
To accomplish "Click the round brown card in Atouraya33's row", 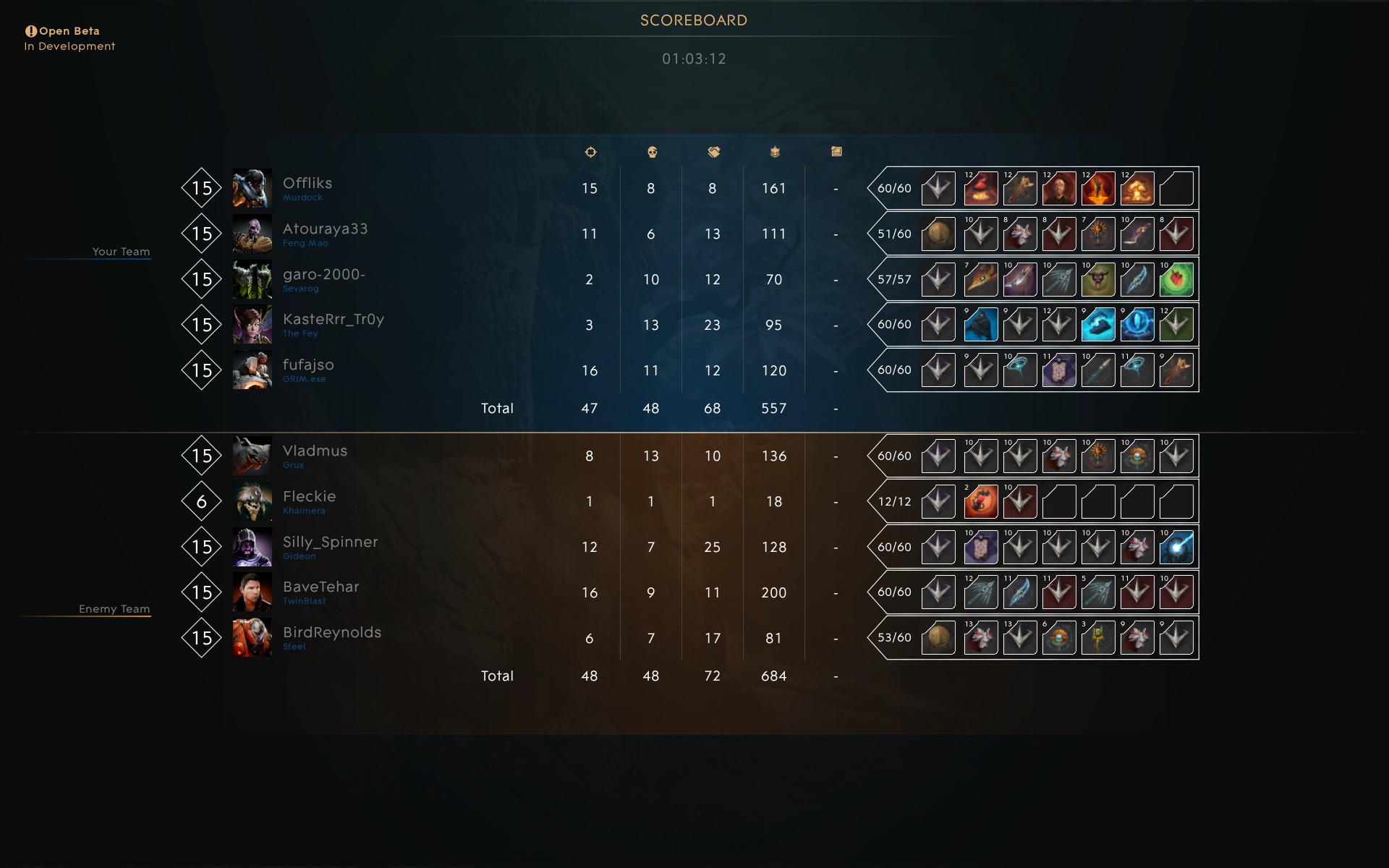I will 938,234.
